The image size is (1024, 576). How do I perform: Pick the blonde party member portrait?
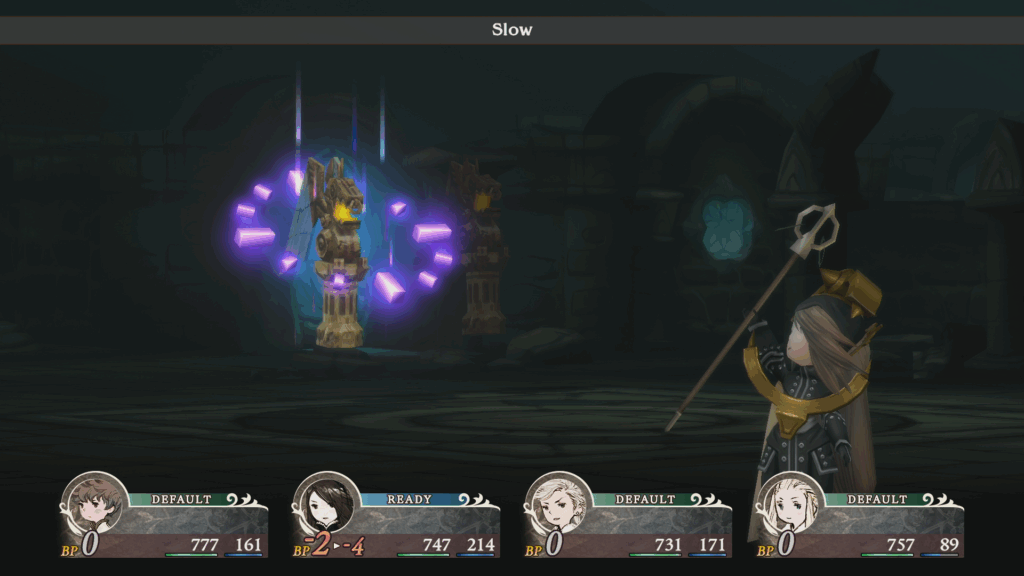[x=791, y=506]
